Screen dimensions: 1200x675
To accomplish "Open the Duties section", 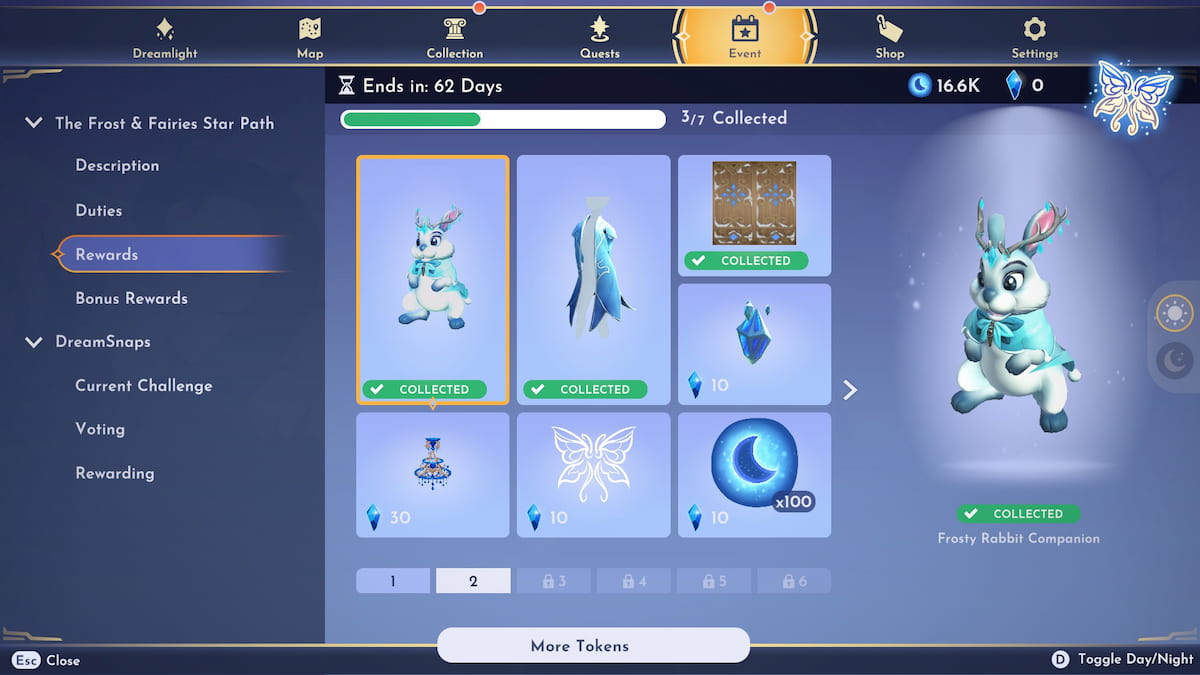I will (x=99, y=211).
